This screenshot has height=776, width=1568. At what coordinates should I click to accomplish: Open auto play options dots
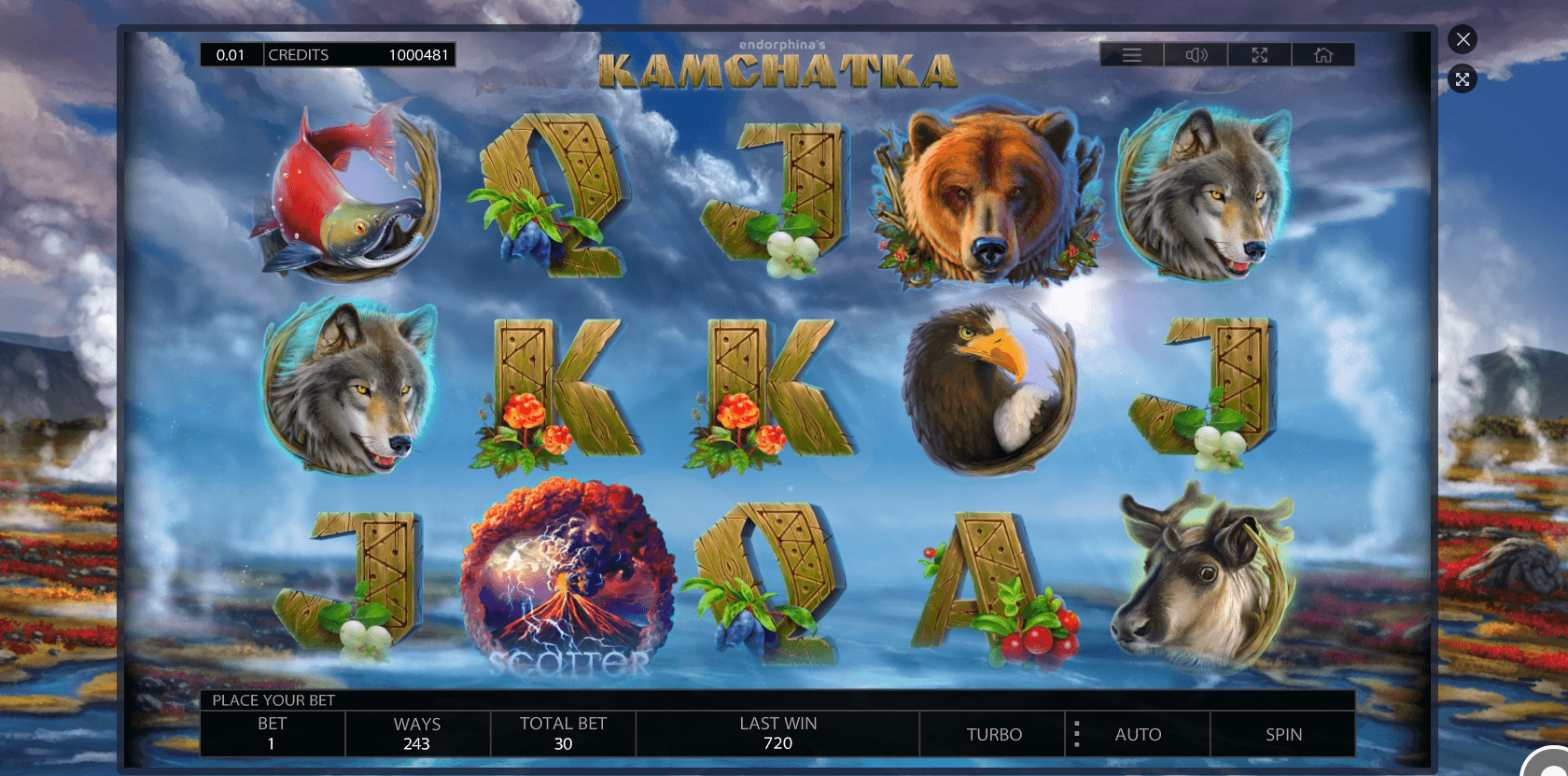pos(1077,735)
